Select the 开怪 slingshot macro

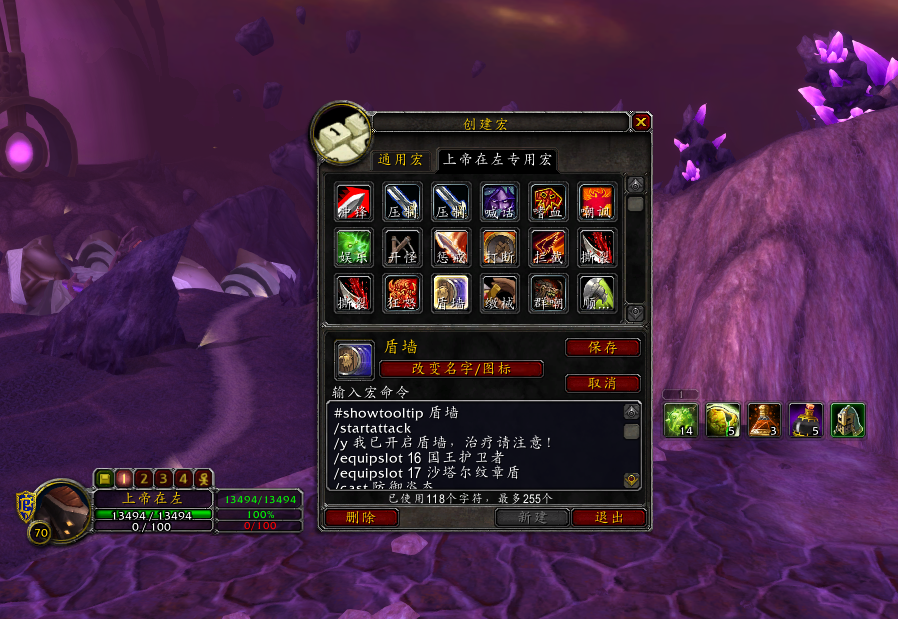(401, 247)
